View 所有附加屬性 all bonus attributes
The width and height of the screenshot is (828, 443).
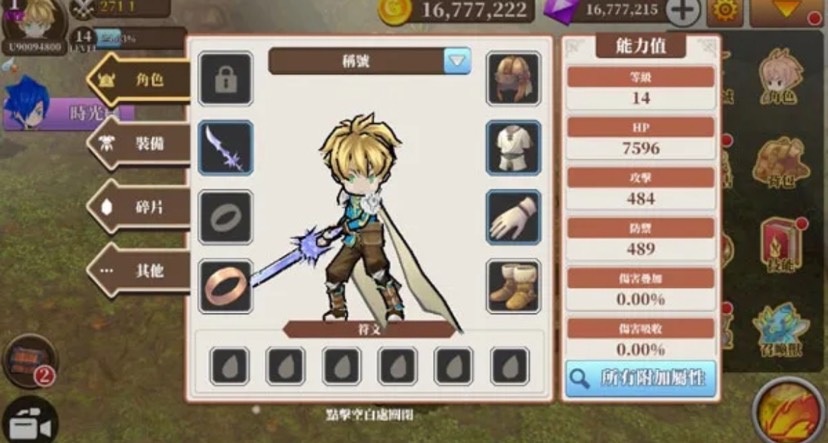point(640,379)
